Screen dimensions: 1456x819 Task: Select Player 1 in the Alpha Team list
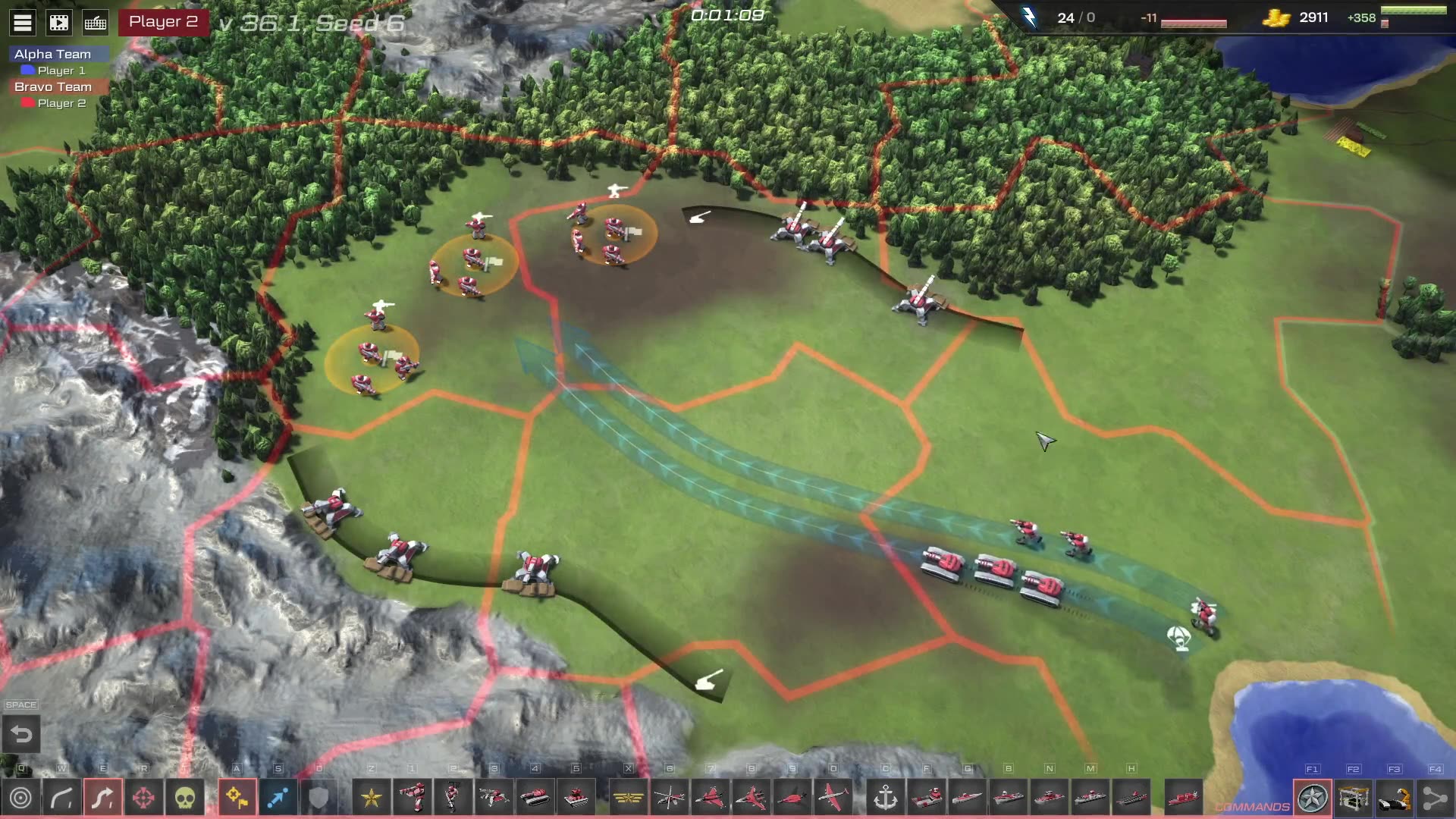coord(61,71)
